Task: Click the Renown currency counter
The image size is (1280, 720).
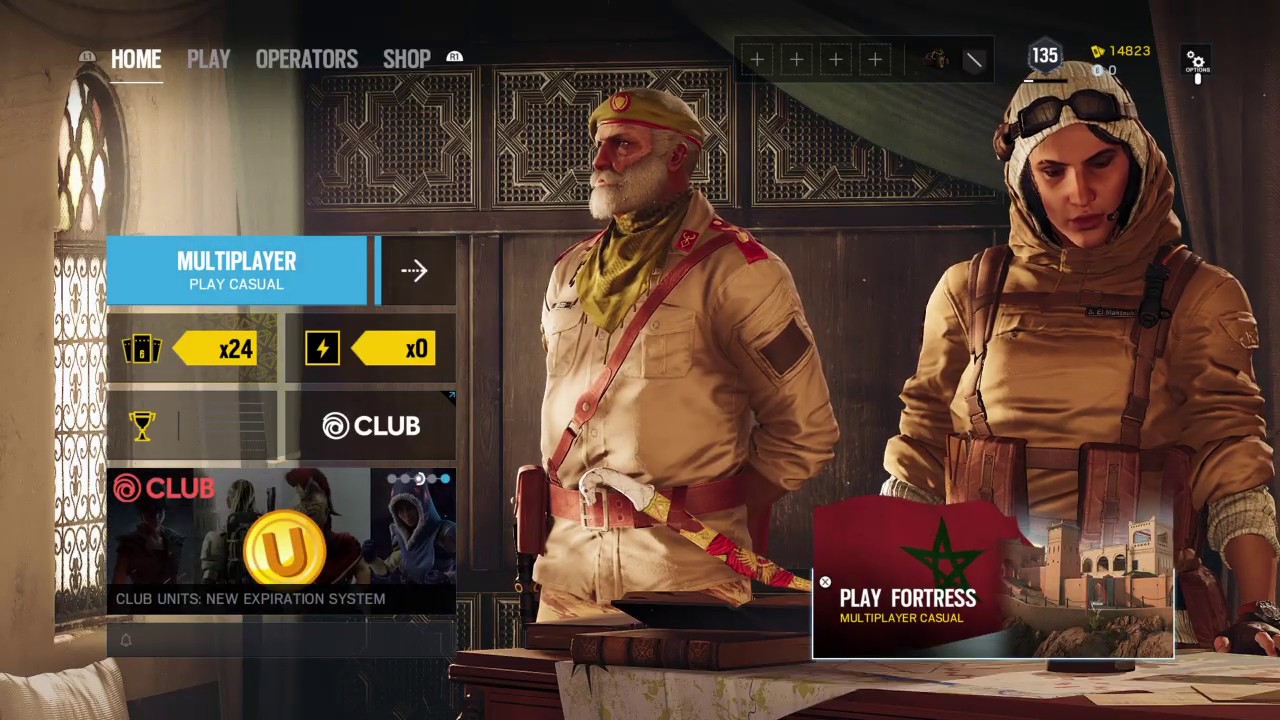Action: [1121, 51]
